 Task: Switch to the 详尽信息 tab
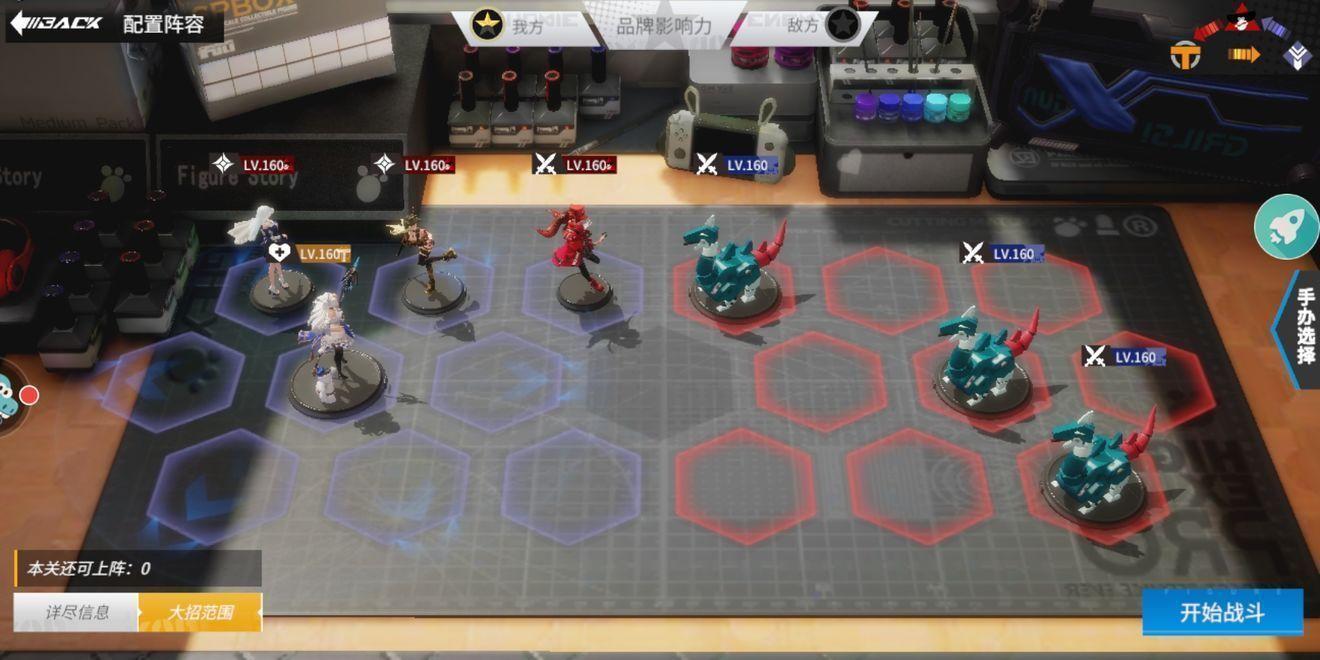point(77,612)
